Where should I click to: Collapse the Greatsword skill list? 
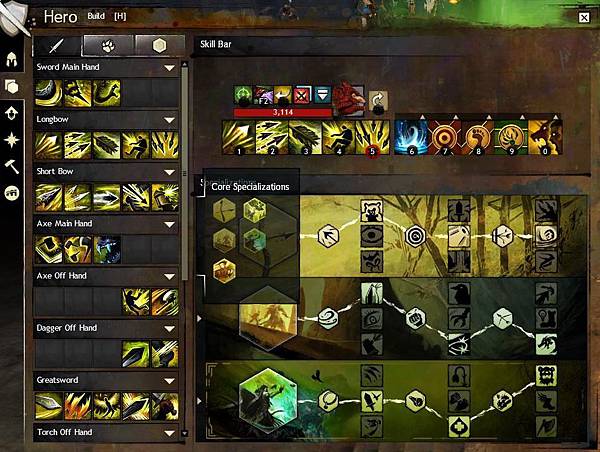(x=170, y=380)
